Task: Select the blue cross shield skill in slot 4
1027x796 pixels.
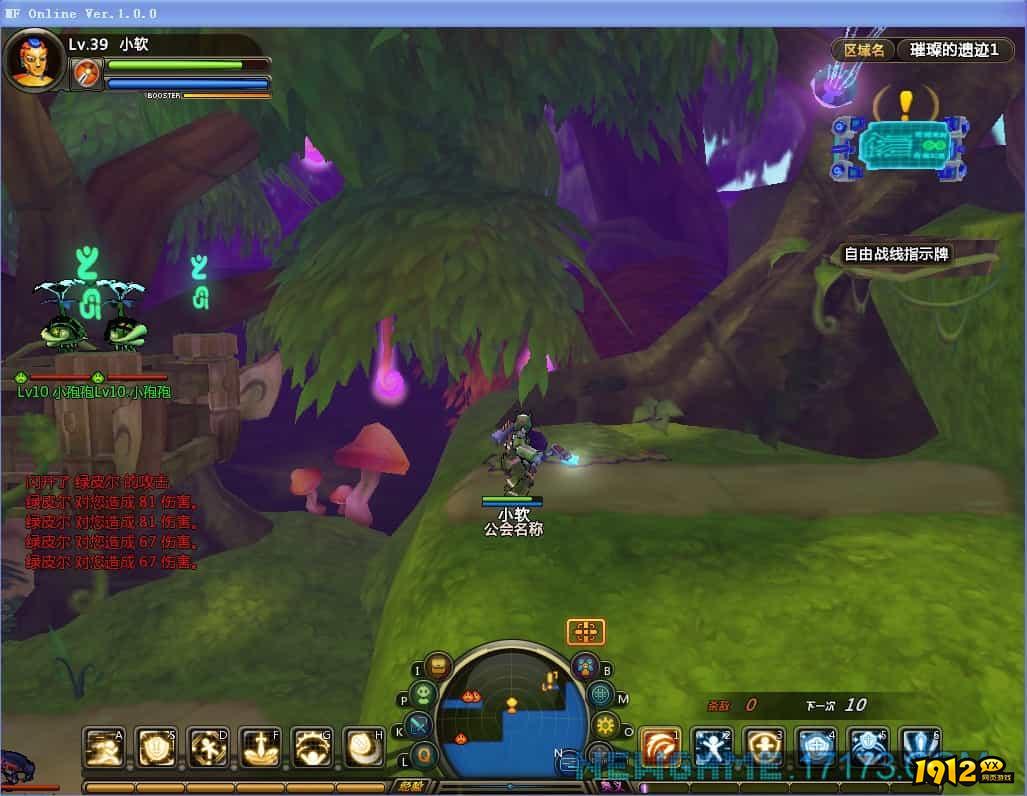Action: click(x=815, y=747)
